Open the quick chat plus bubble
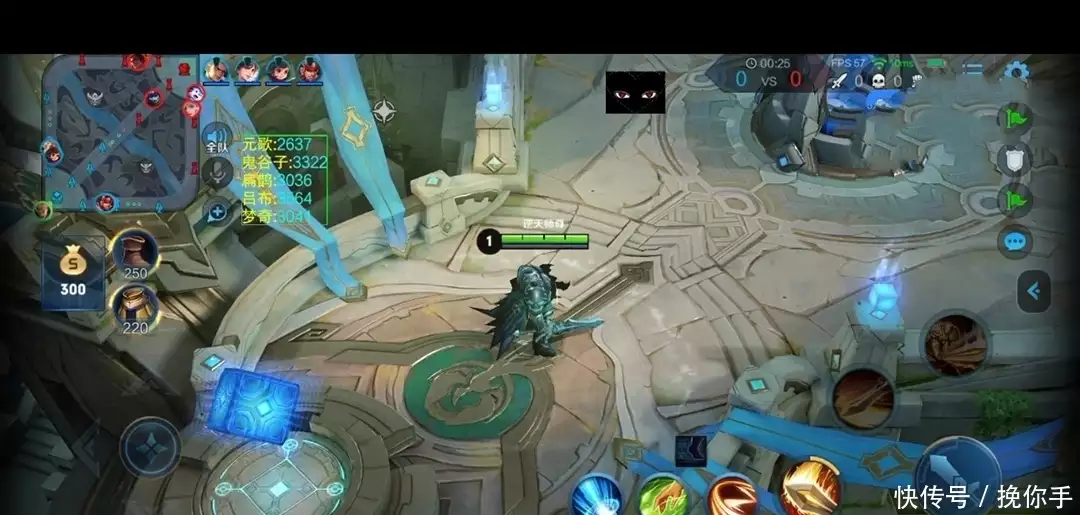1080x515 pixels. pos(217,211)
